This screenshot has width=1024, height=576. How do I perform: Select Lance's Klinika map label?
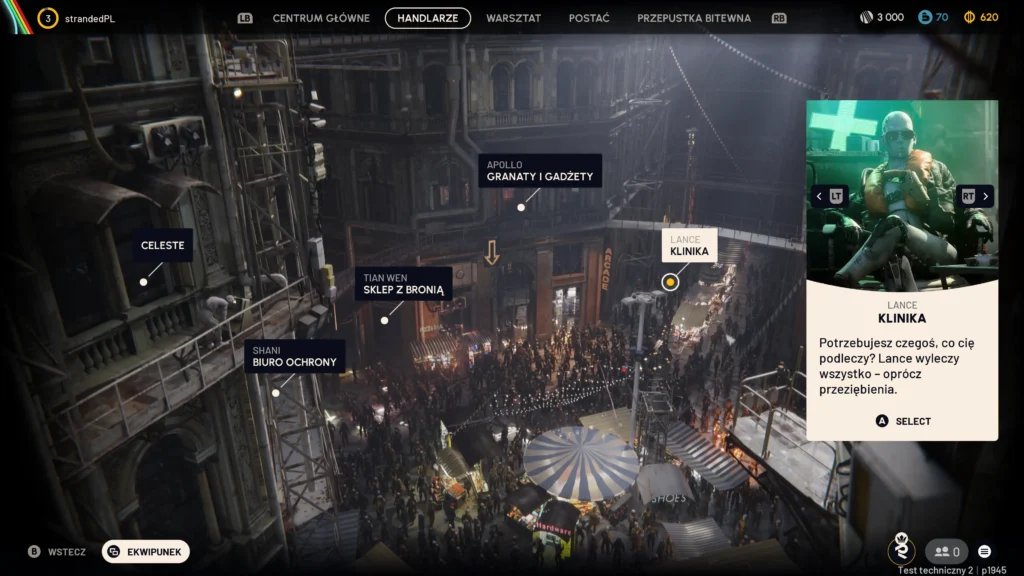[689, 246]
